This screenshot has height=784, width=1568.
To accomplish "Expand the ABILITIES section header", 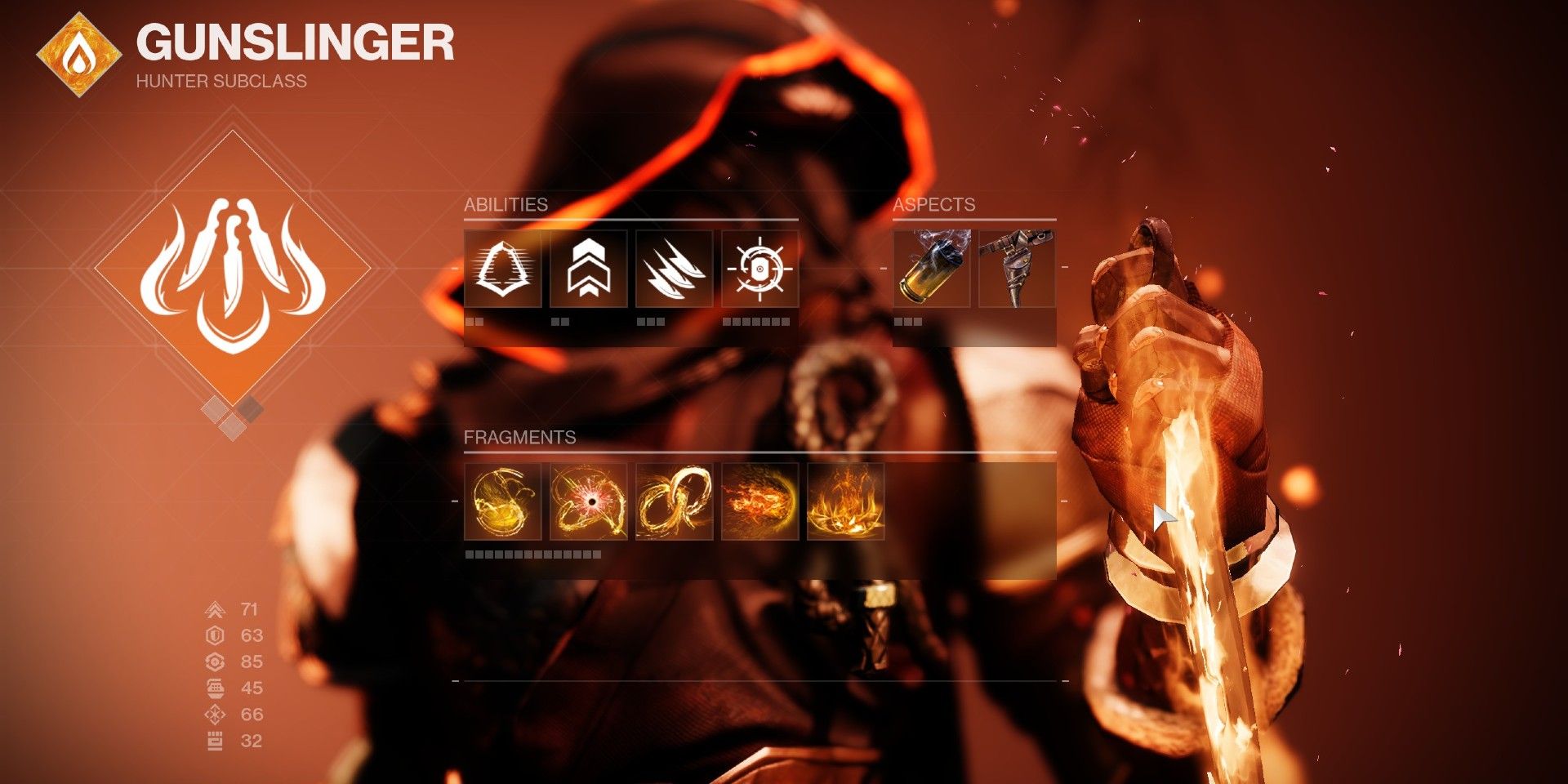I will click(x=506, y=206).
